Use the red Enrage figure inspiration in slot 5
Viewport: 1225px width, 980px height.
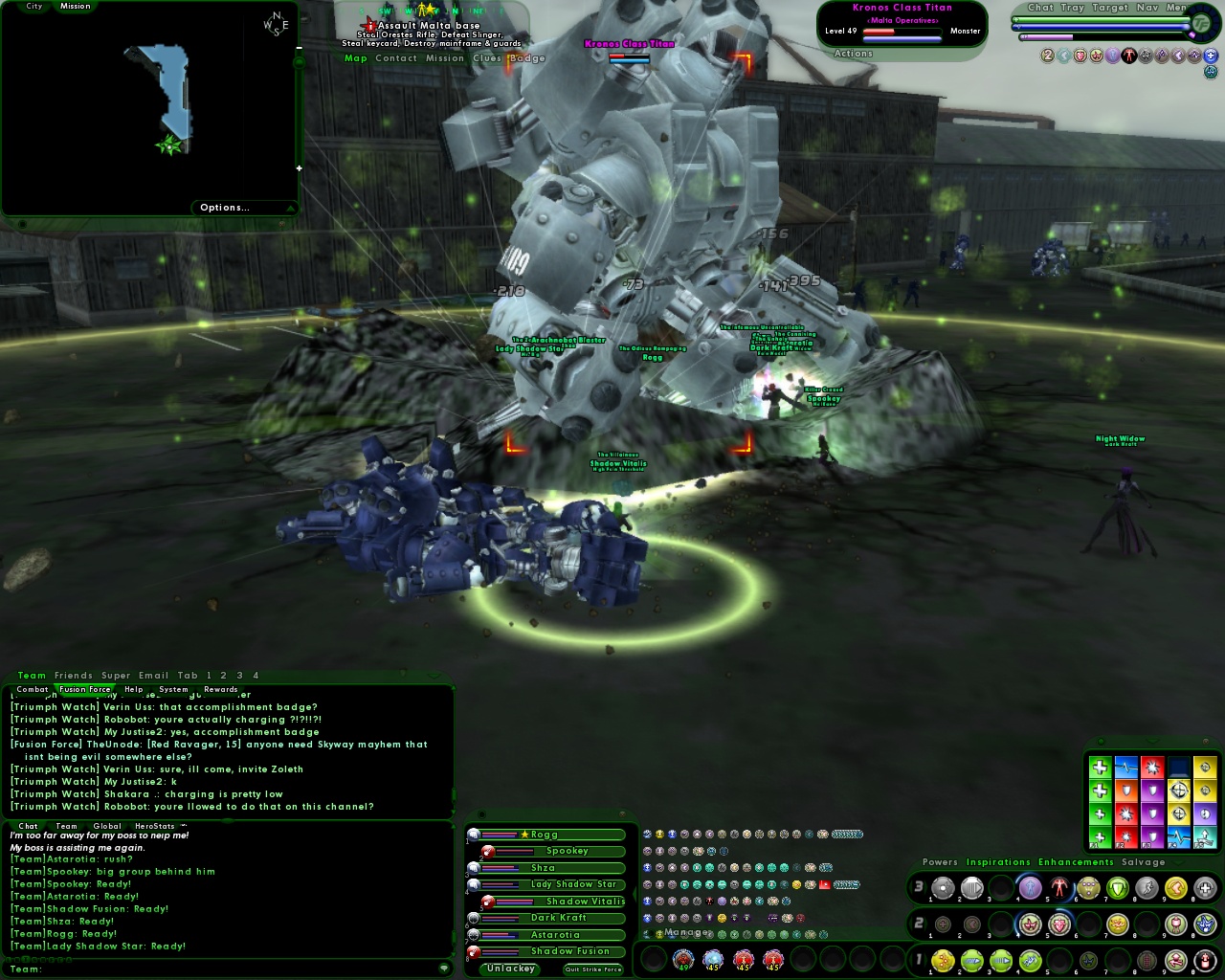pos(1058,888)
